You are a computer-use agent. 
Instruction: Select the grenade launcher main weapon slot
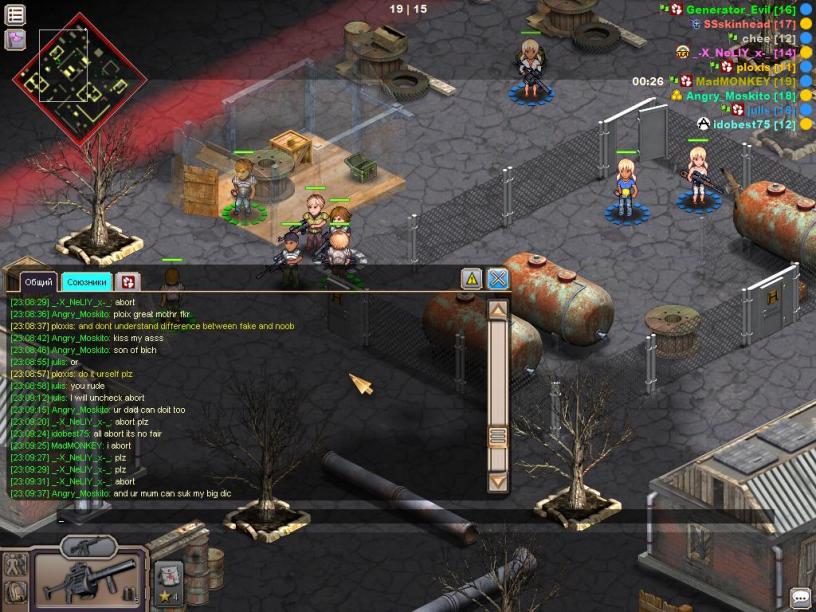pyautogui.click(x=89, y=578)
